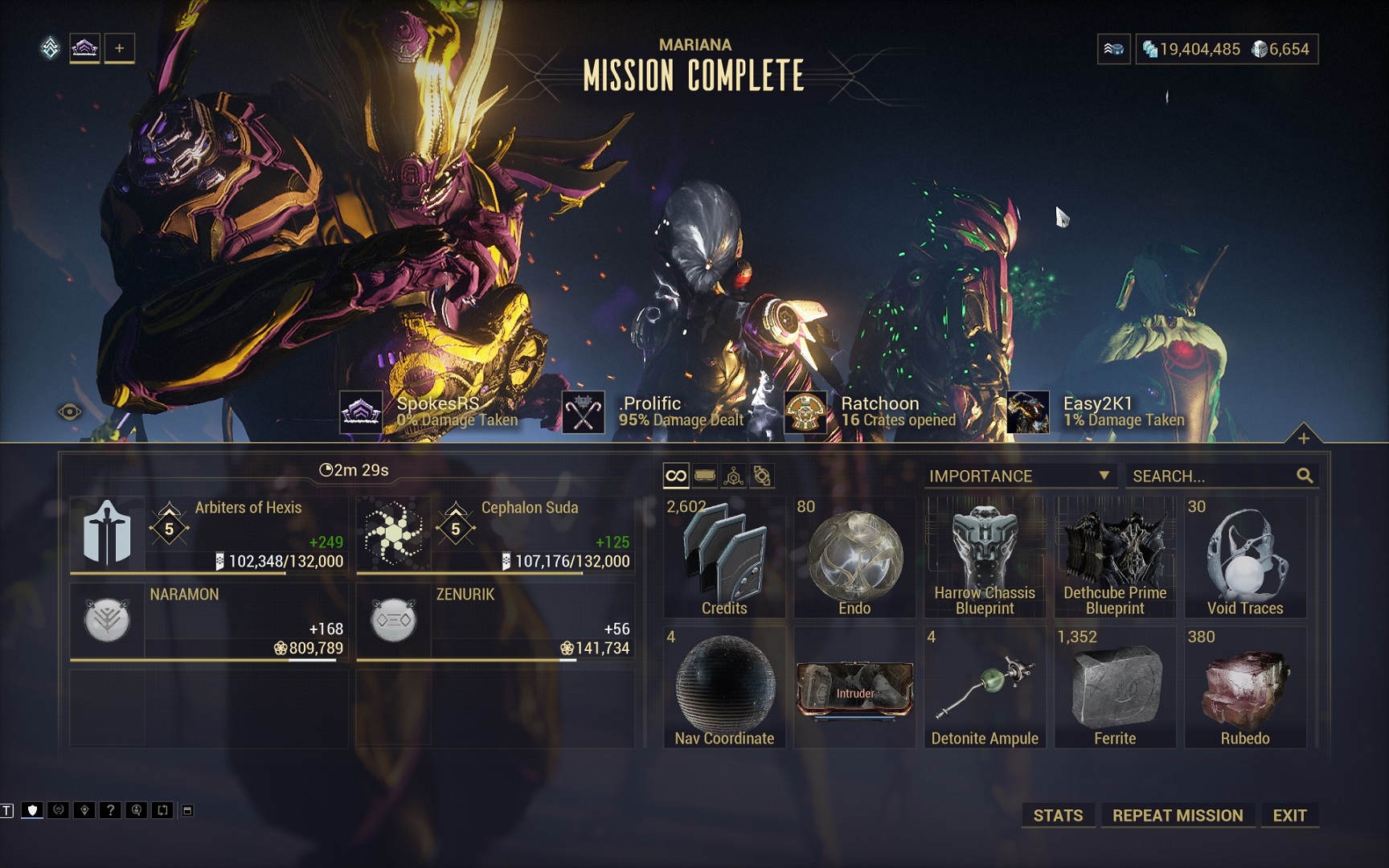Select the Void Traces reward tile
1389x868 pixels.
1245,558
